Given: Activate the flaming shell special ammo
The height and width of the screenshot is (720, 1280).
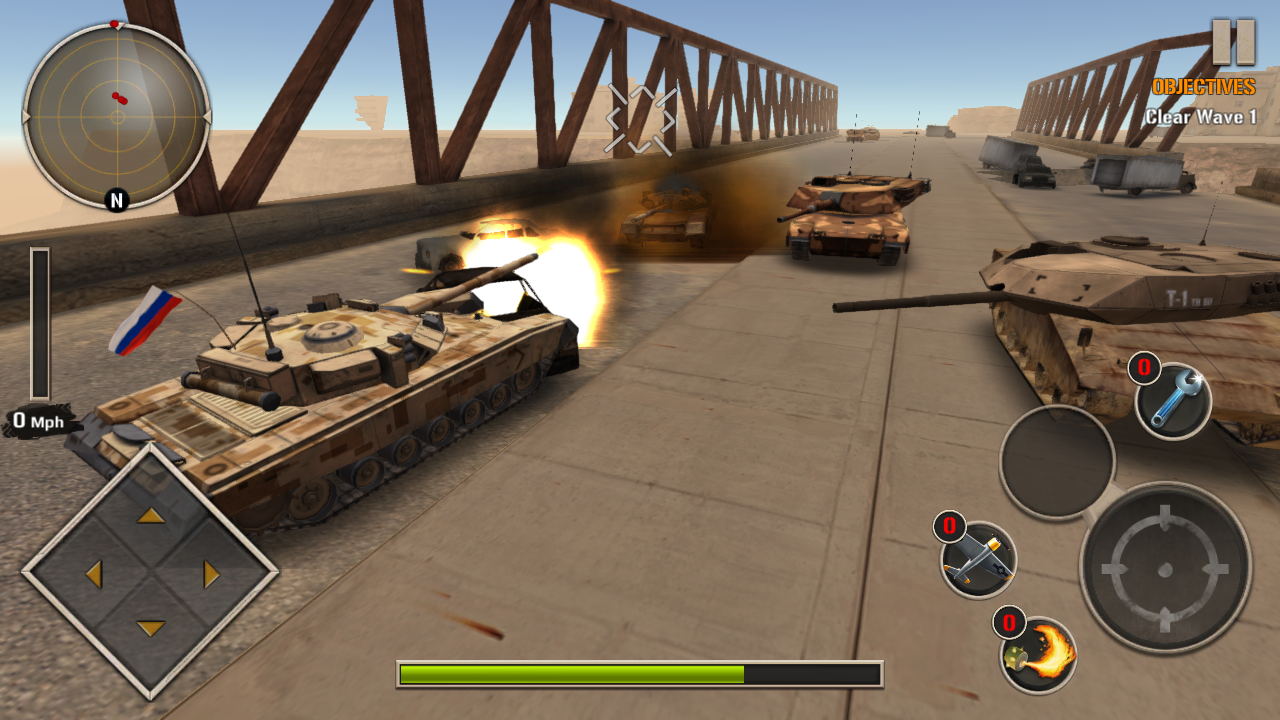Looking at the screenshot, I should pyautogui.click(x=1039, y=655).
